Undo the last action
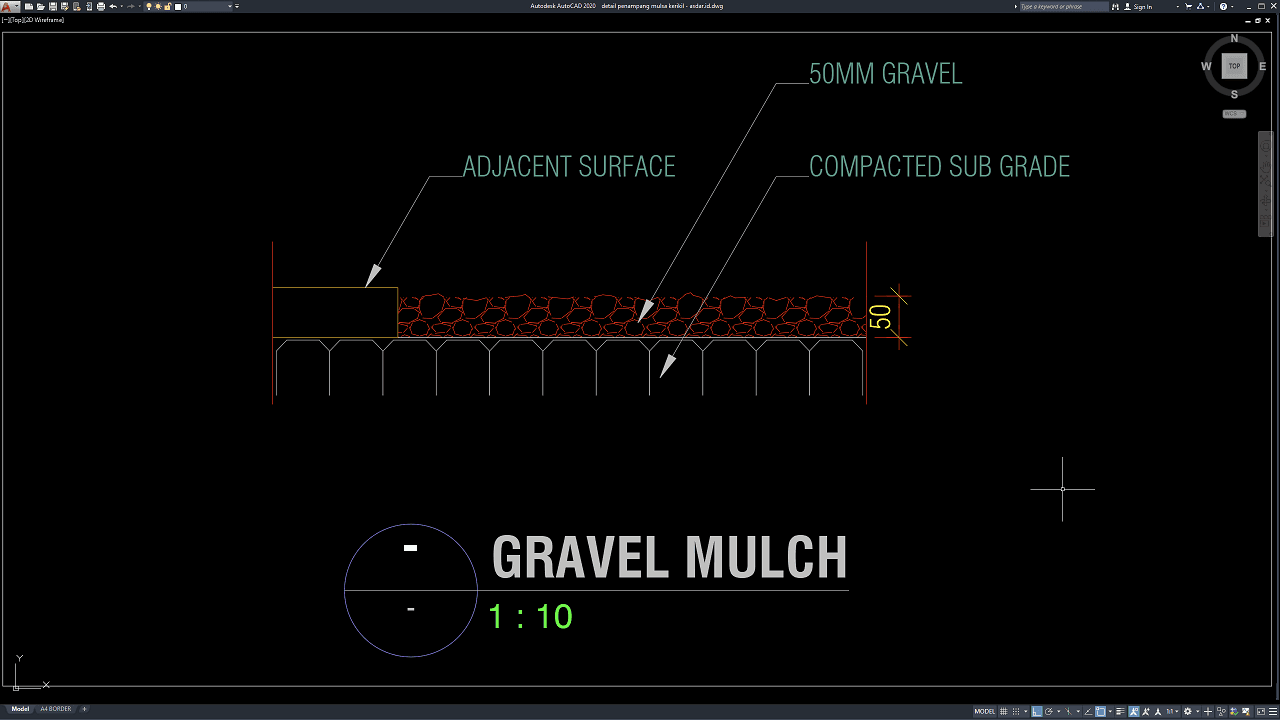1280x720 pixels. coord(113,6)
